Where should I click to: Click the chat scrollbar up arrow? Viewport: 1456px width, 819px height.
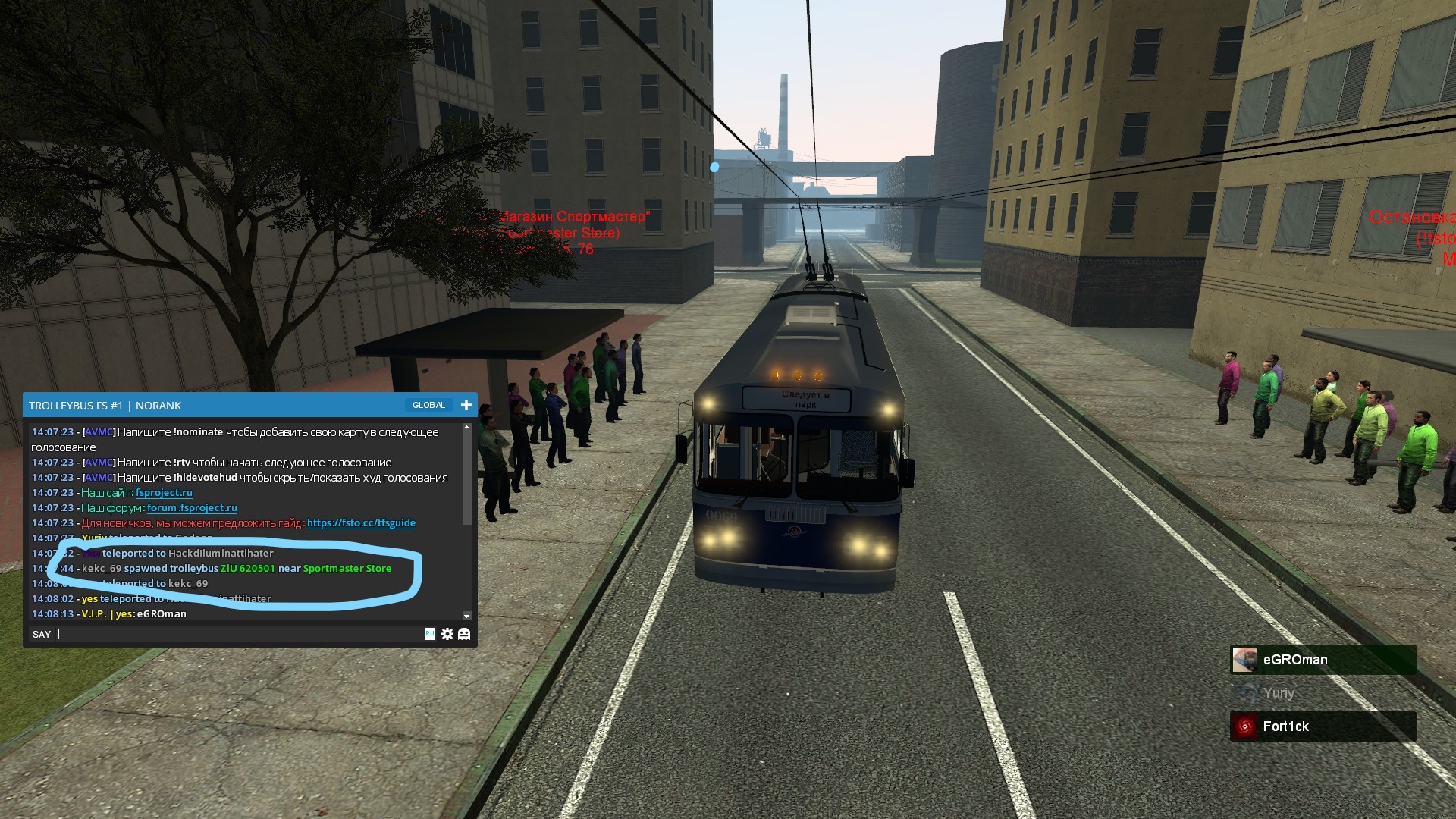[x=466, y=428]
